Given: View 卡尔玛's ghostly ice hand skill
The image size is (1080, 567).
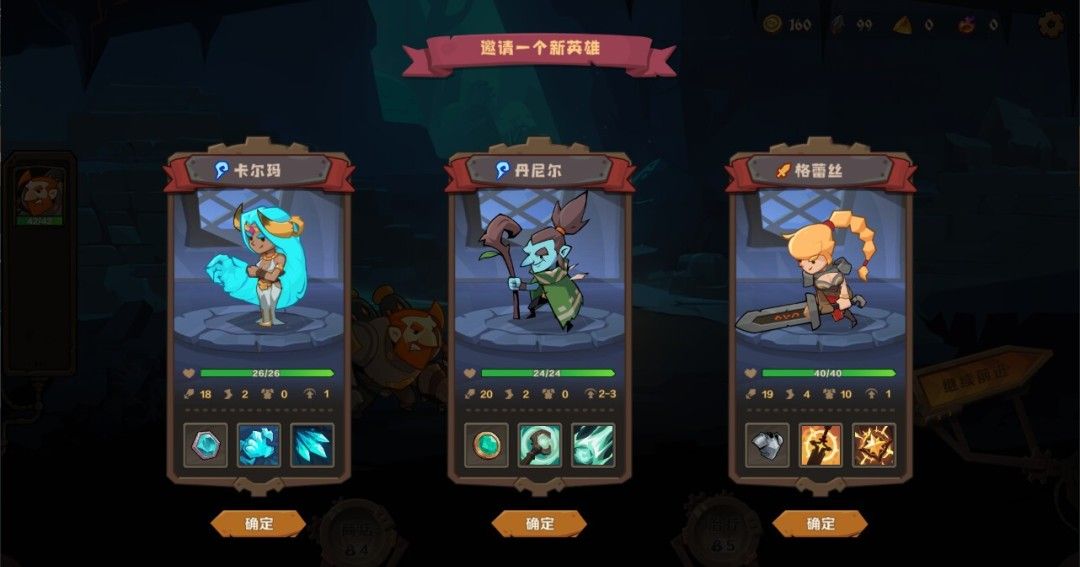Looking at the screenshot, I should [258, 445].
